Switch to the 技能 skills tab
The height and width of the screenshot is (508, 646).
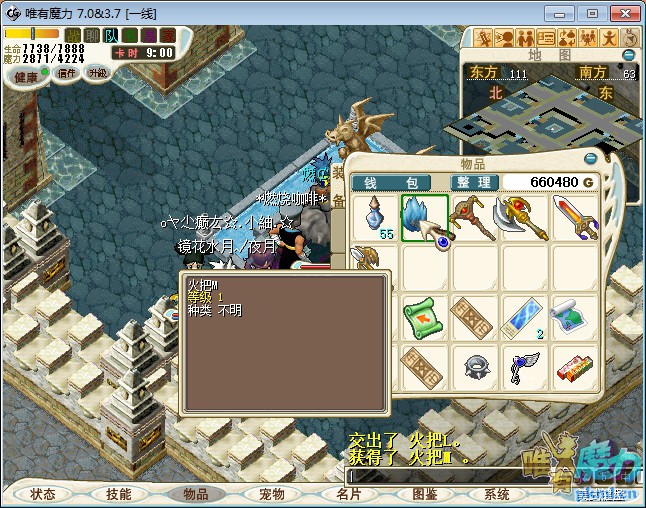coord(119,494)
